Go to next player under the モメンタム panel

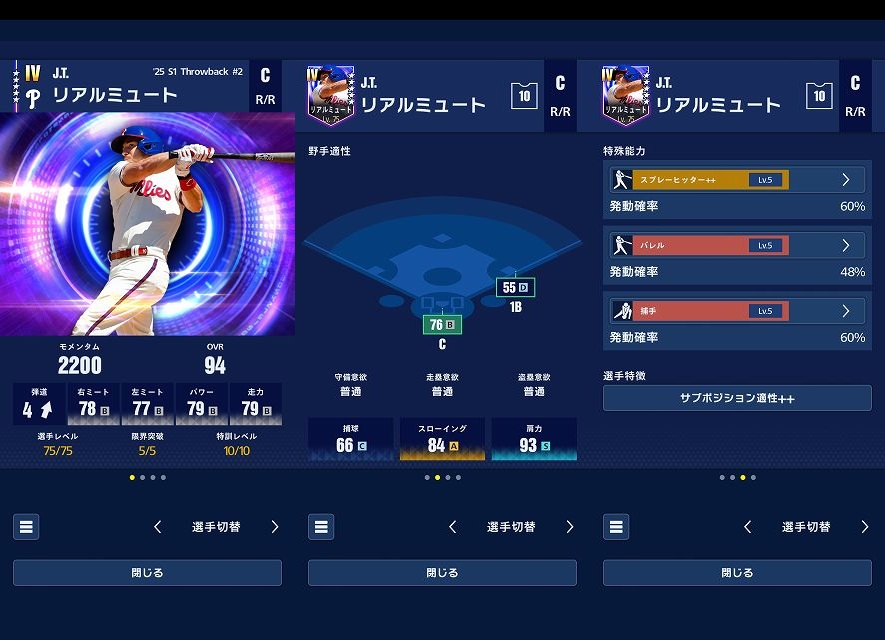coord(275,527)
